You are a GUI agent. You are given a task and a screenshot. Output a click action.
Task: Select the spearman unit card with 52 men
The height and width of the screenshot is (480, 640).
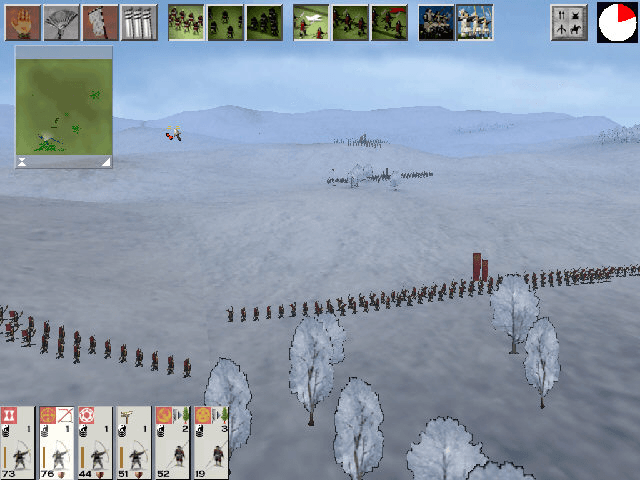(x=173, y=442)
